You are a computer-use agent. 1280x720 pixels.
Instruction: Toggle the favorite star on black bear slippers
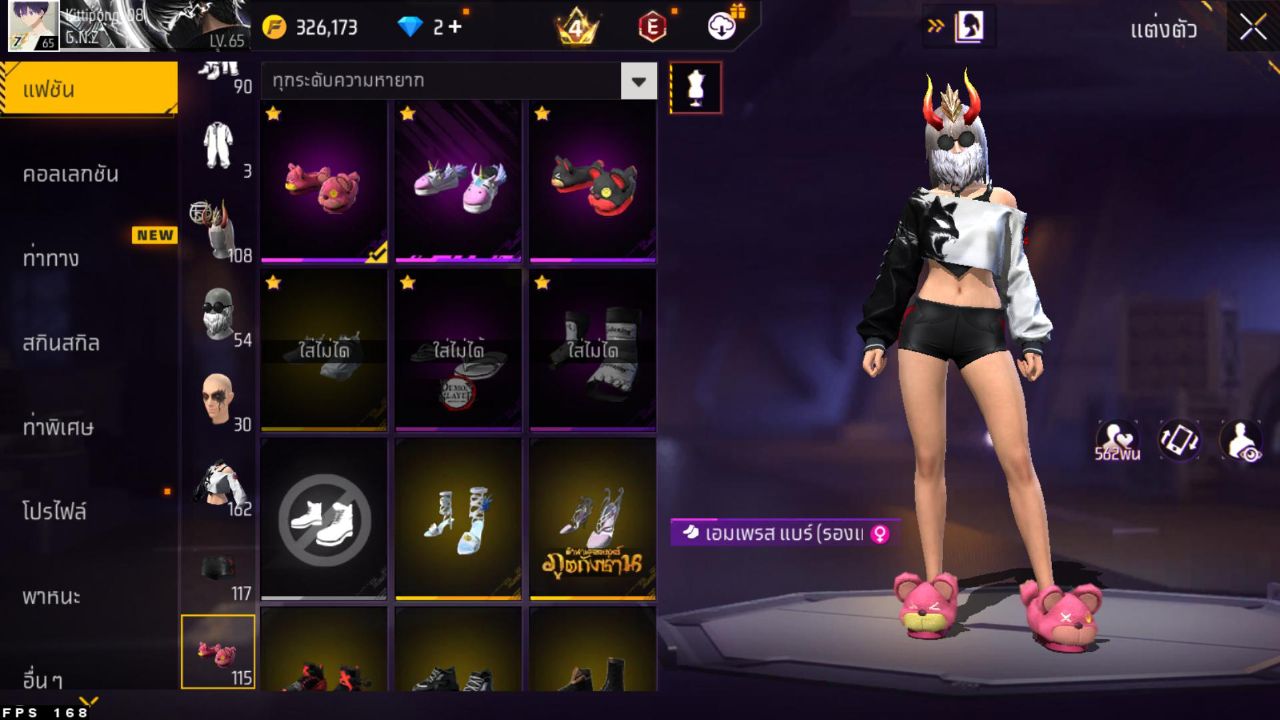(541, 114)
